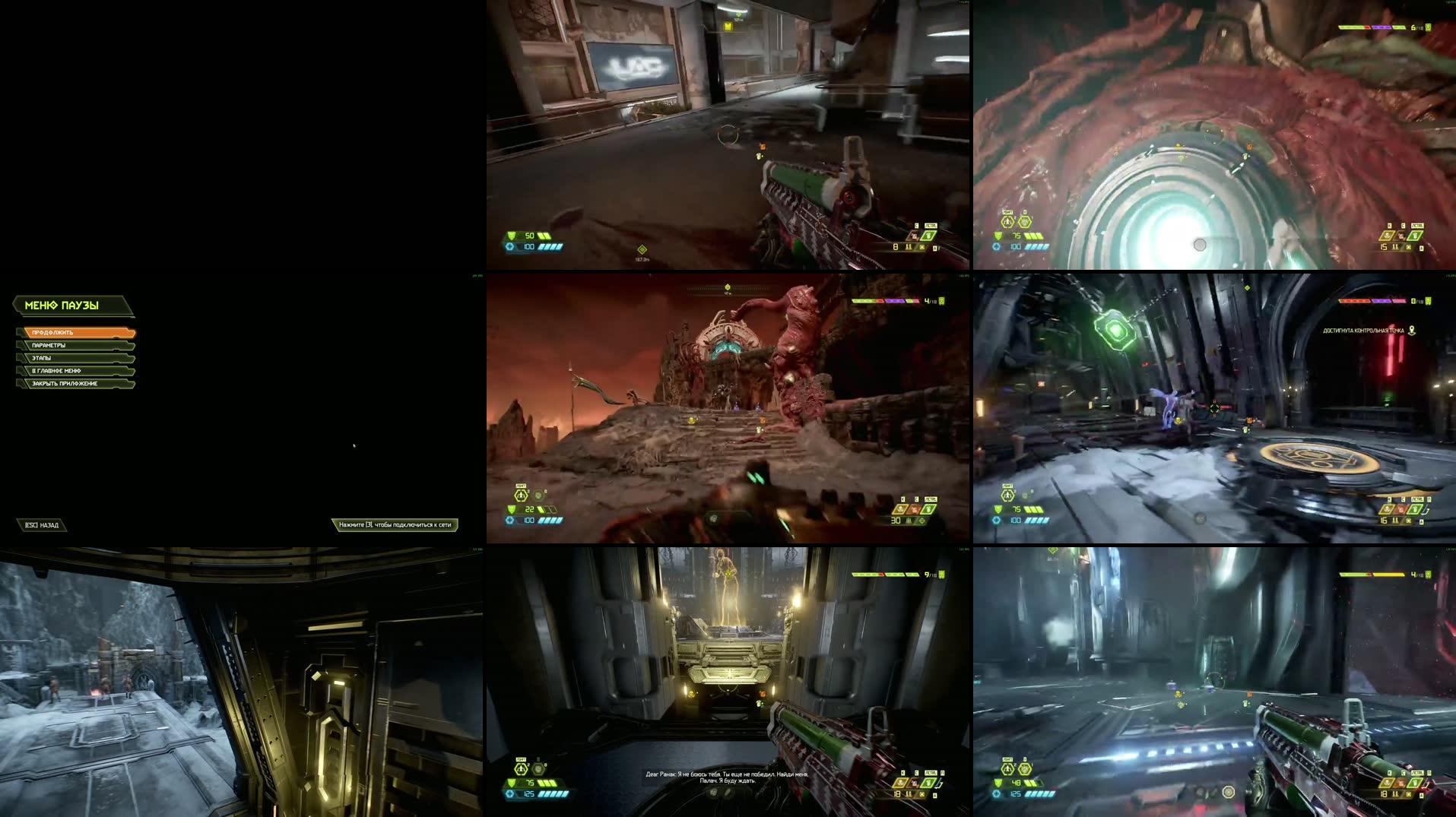Click the frag grenade equipment icon in the HUD
The image size is (1456, 817).
522,496
